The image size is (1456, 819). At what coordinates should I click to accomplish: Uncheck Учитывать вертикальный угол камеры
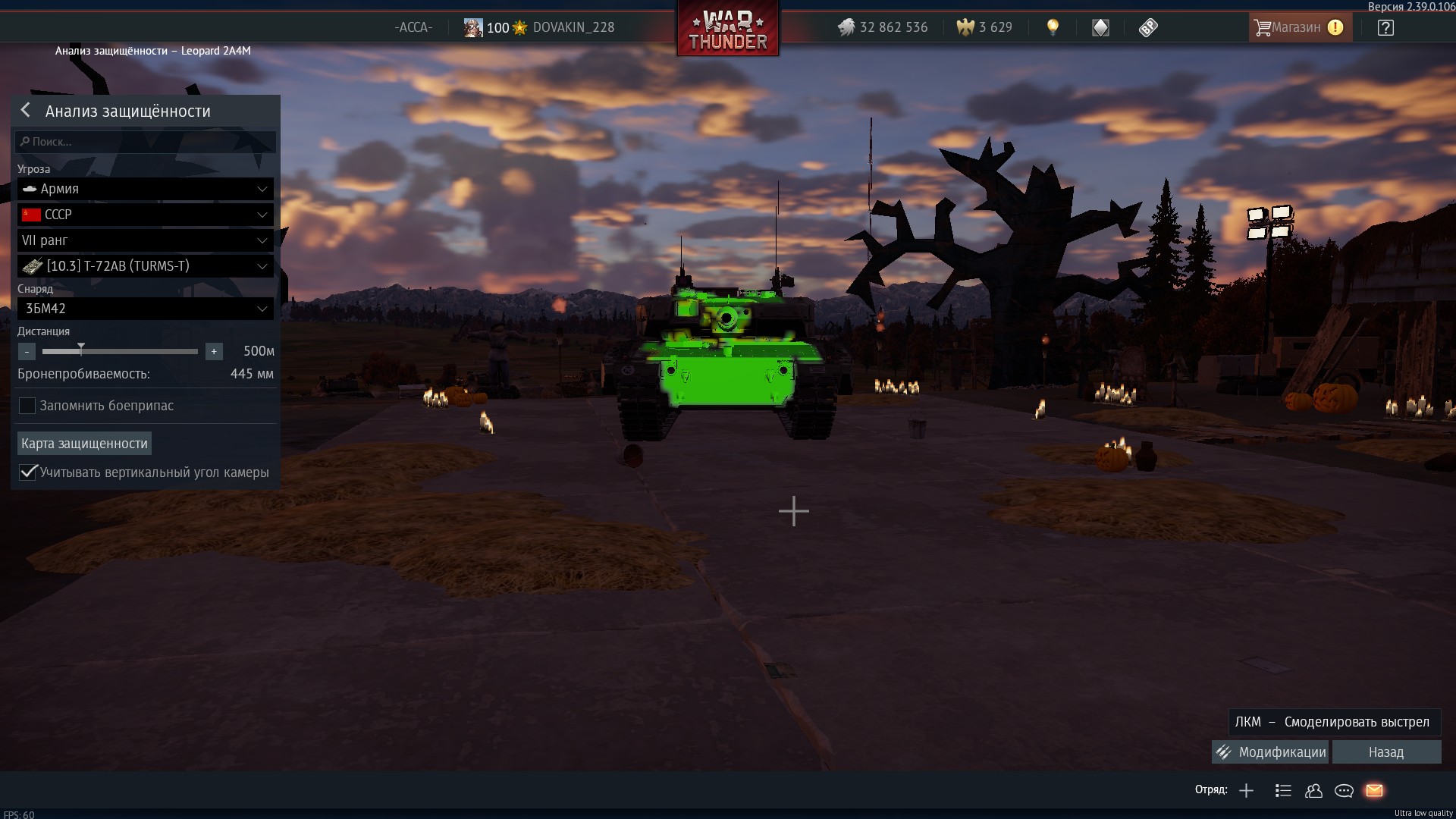click(x=28, y=472)
